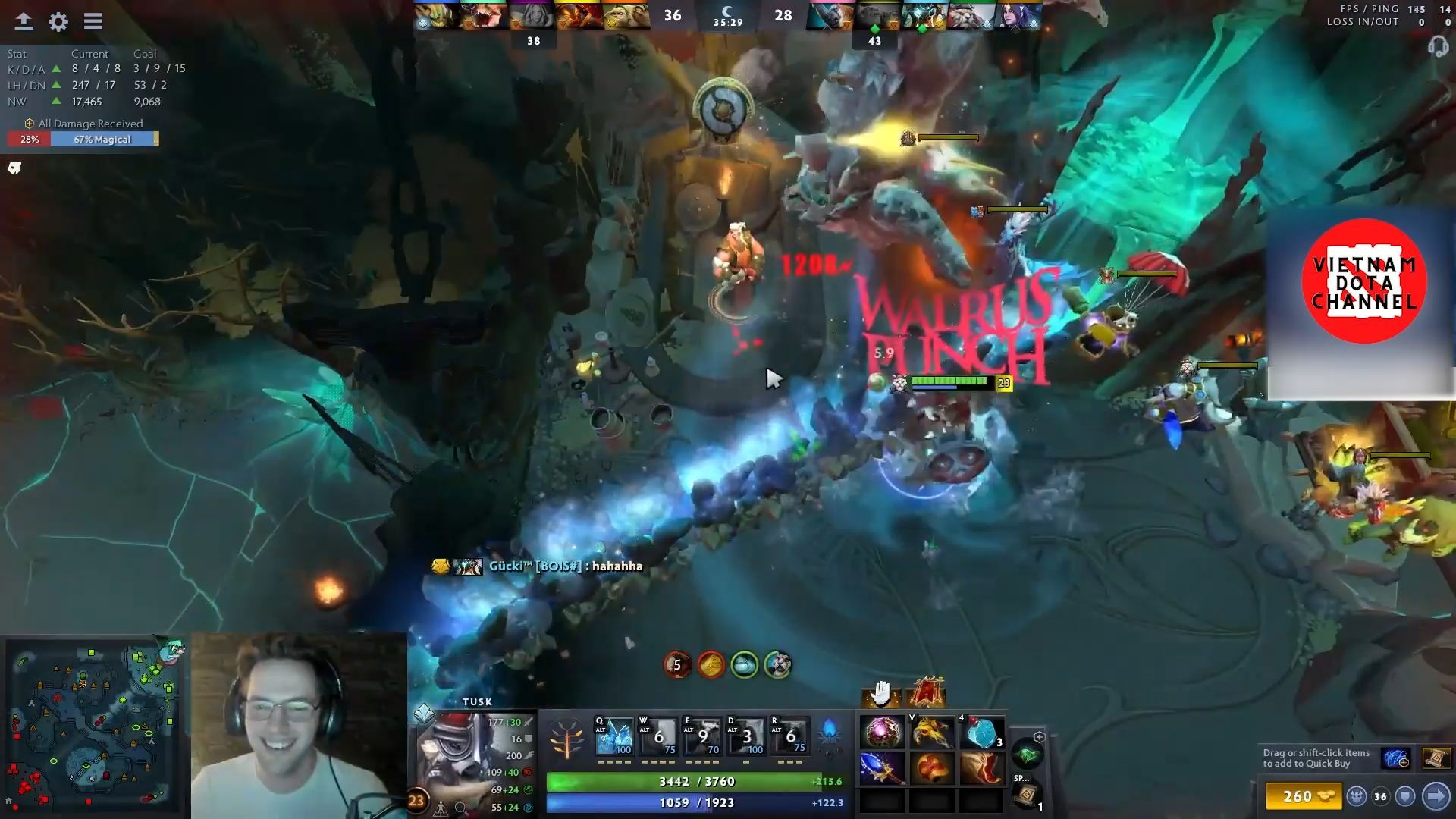The height and width of the screenshot is (819, 1456).
Task: Click the courier deliver arrow button
Action: click(1436, 796)
